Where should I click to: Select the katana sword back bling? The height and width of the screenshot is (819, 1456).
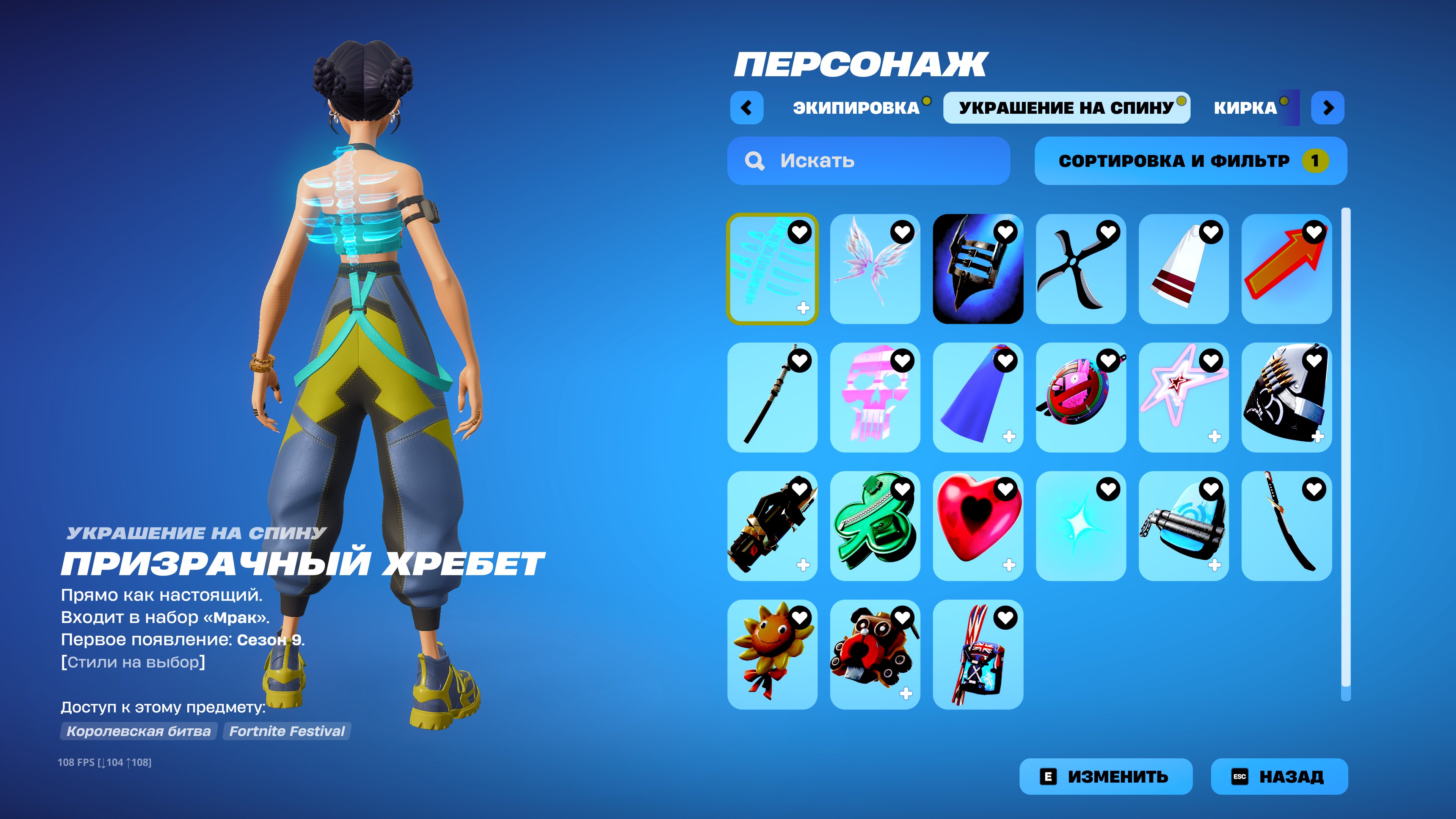[x=1288, y=529]
